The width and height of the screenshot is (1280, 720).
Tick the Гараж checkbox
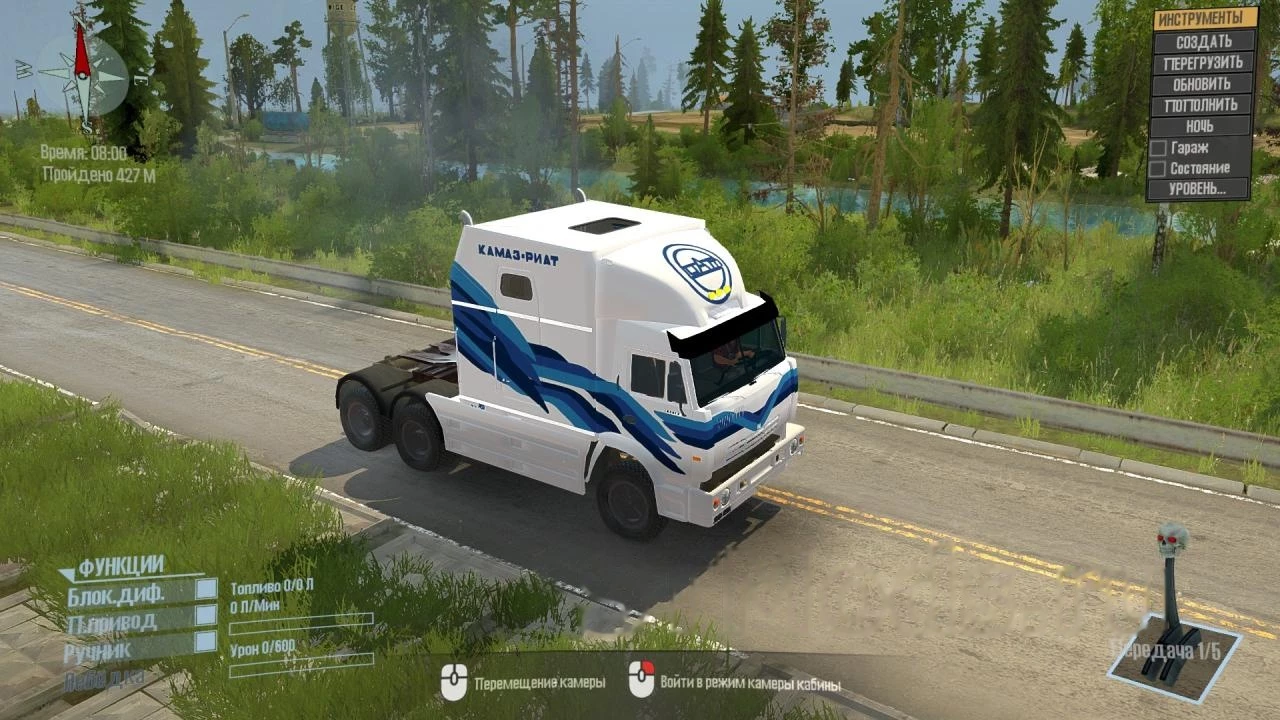pyautogui.click(x=1158, y=147)
